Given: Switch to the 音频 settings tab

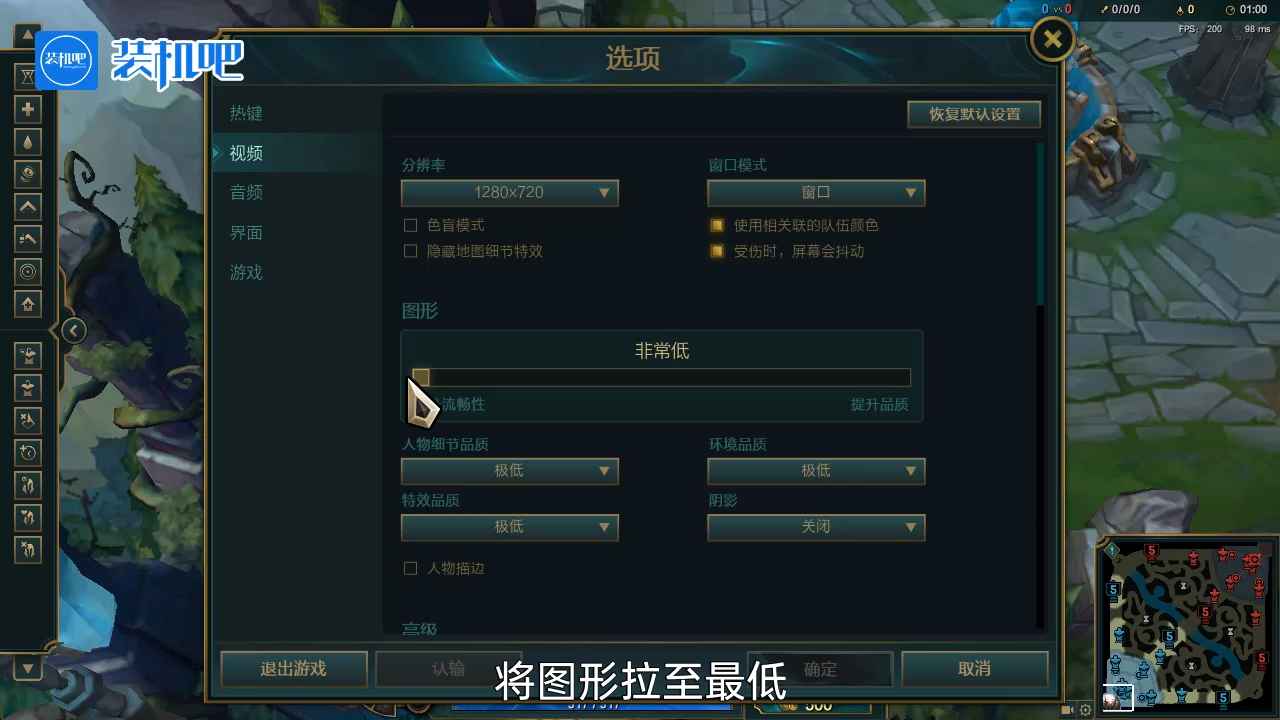Looking at the screenshot, I should pyautogui.click(x=246, y=192).
